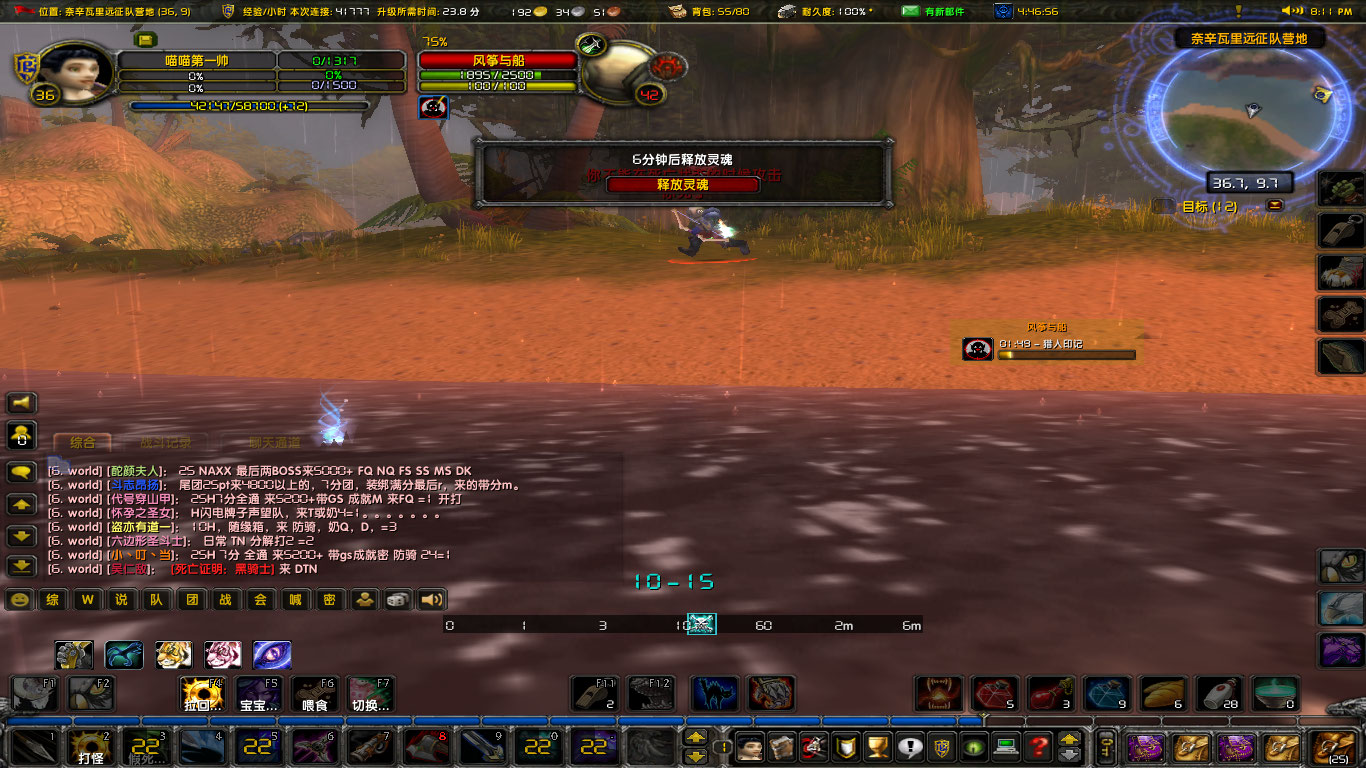Click the swing timer bar near the 60 mark
The height and width of the screenshot is (768, 1366).
coord(763,623)
